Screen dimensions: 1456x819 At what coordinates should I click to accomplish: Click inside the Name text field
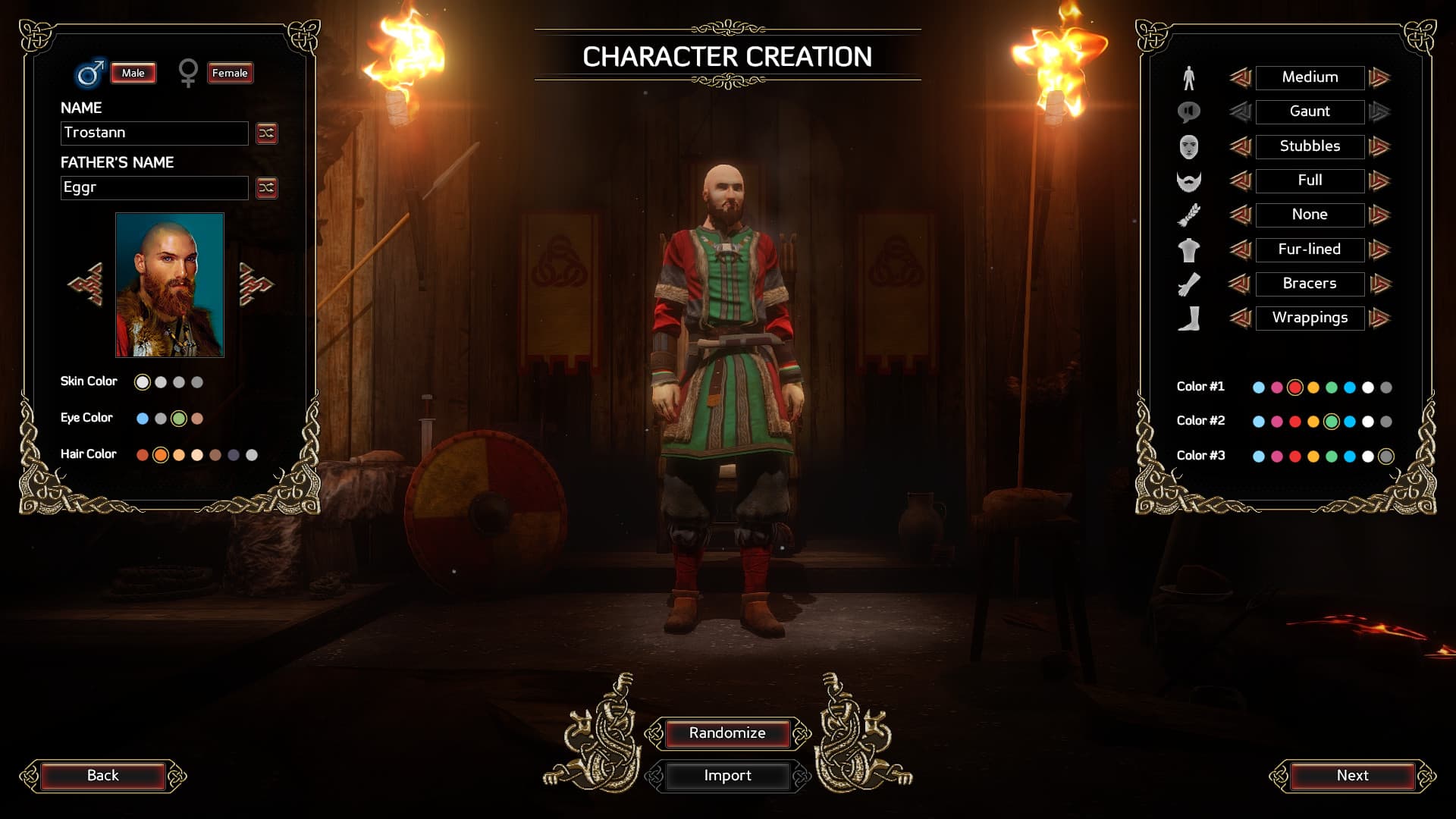[154, 133]
